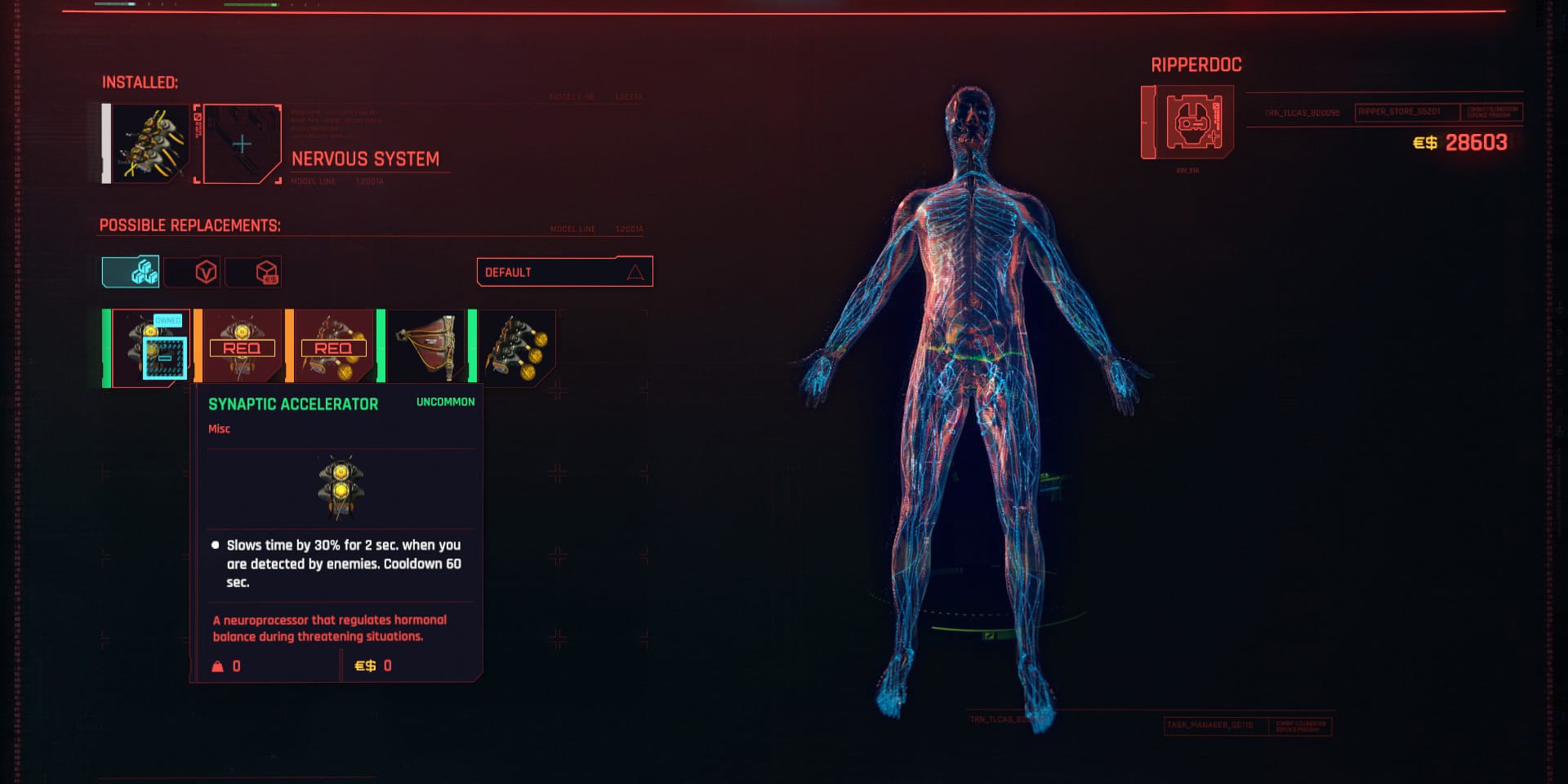The image size is (1568, 784).
Task: Click the empty cyberware slot with plus sign
Action: (x=240, y=142)
